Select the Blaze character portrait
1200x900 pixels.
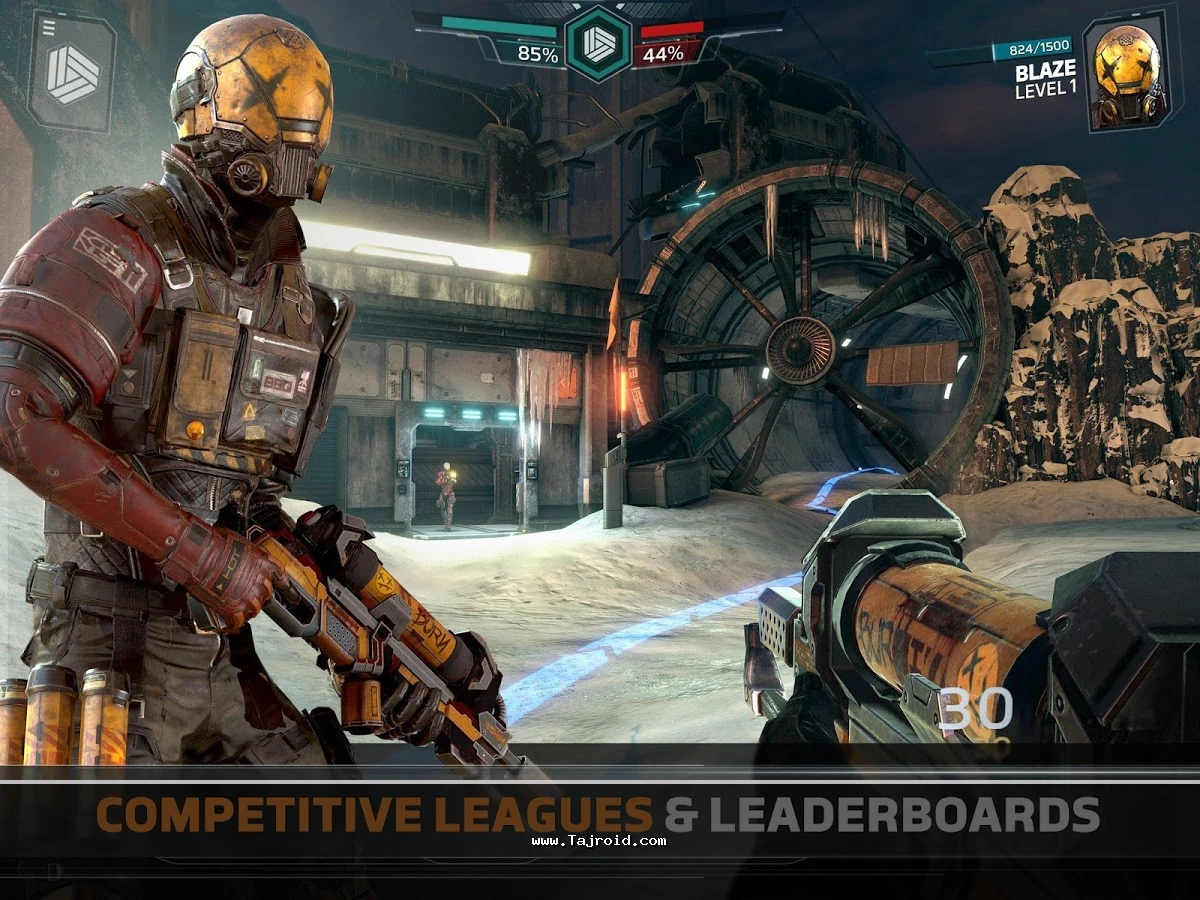pos(1126,74)
